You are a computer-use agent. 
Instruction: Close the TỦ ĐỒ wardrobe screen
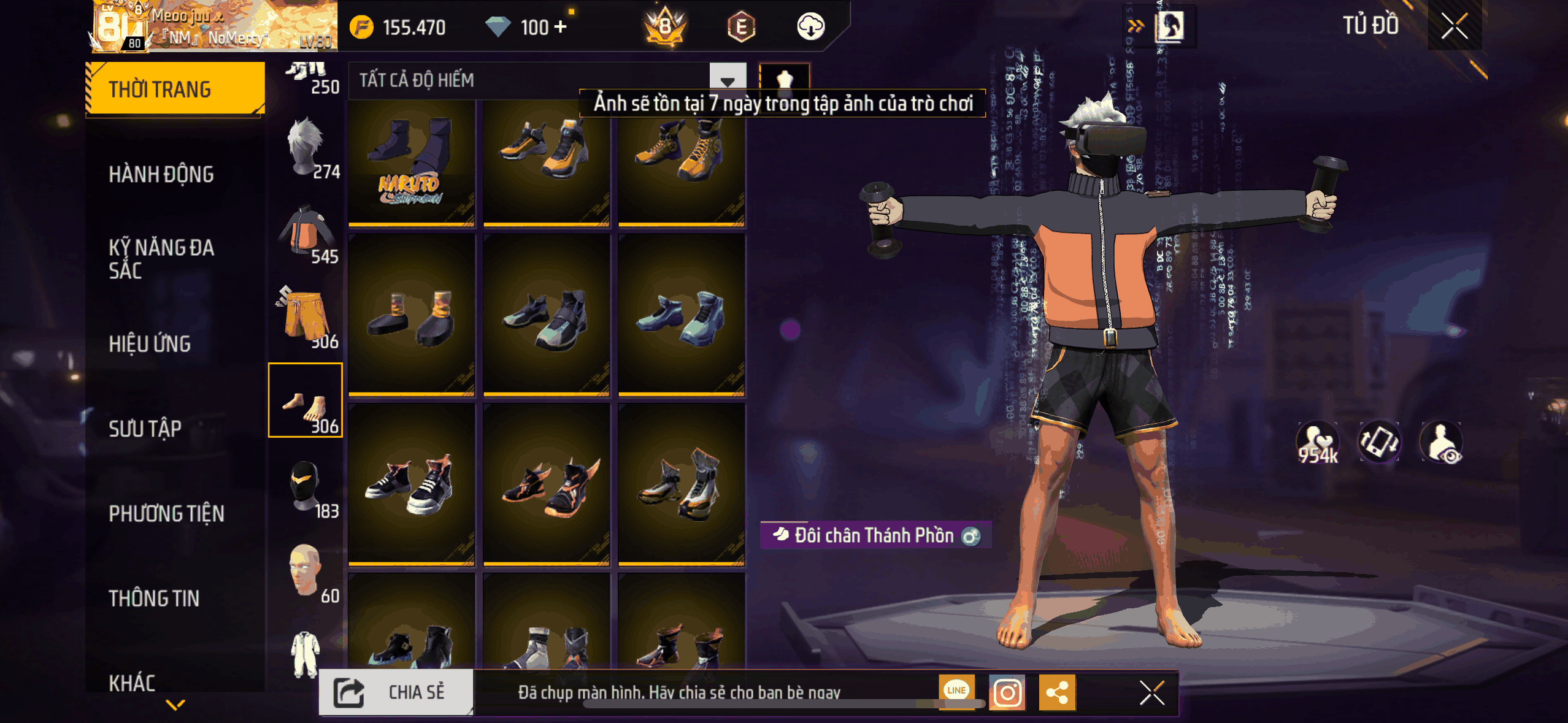[1454, 26]
